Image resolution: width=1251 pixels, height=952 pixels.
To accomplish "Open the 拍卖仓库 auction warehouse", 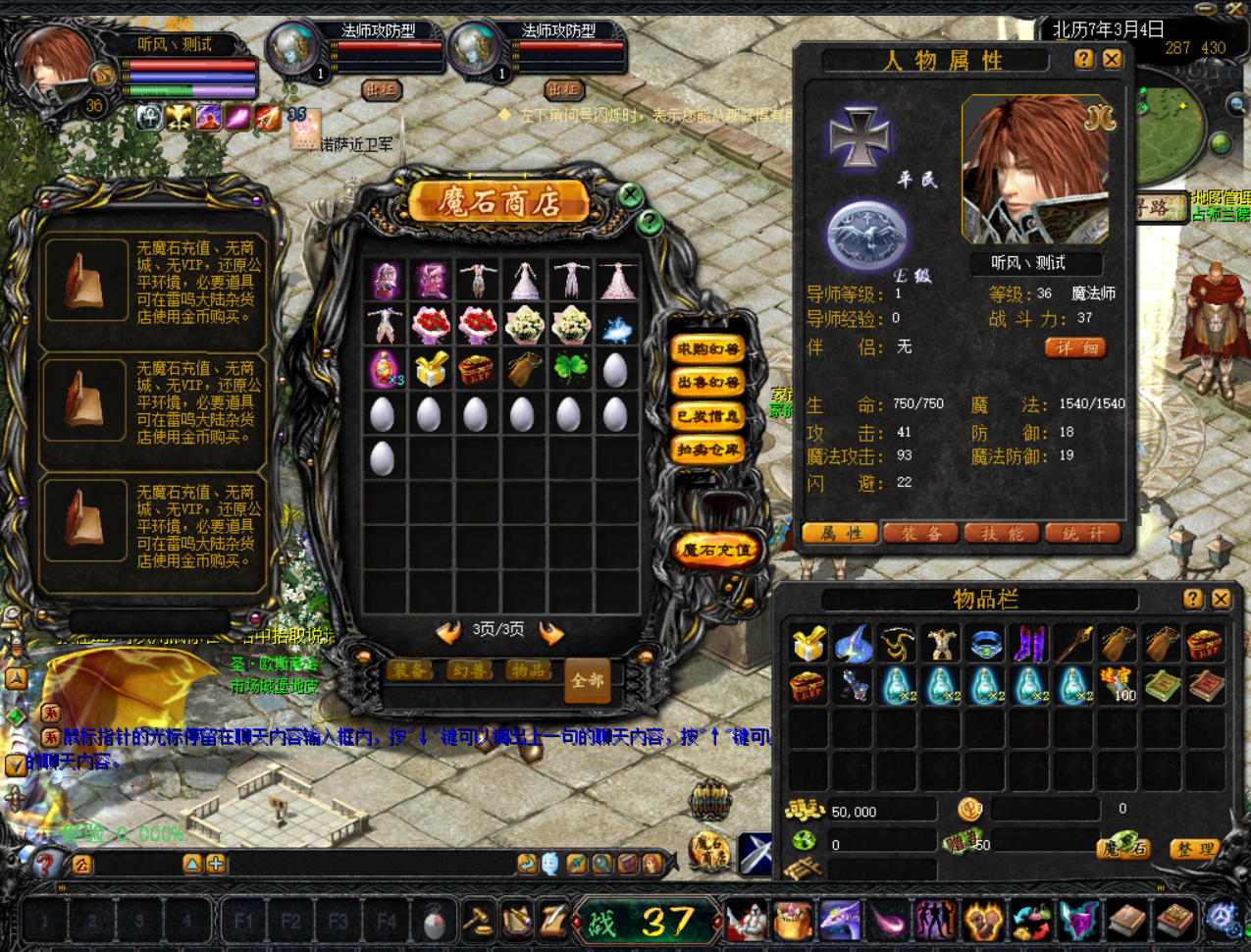I will tap(707, 450).
